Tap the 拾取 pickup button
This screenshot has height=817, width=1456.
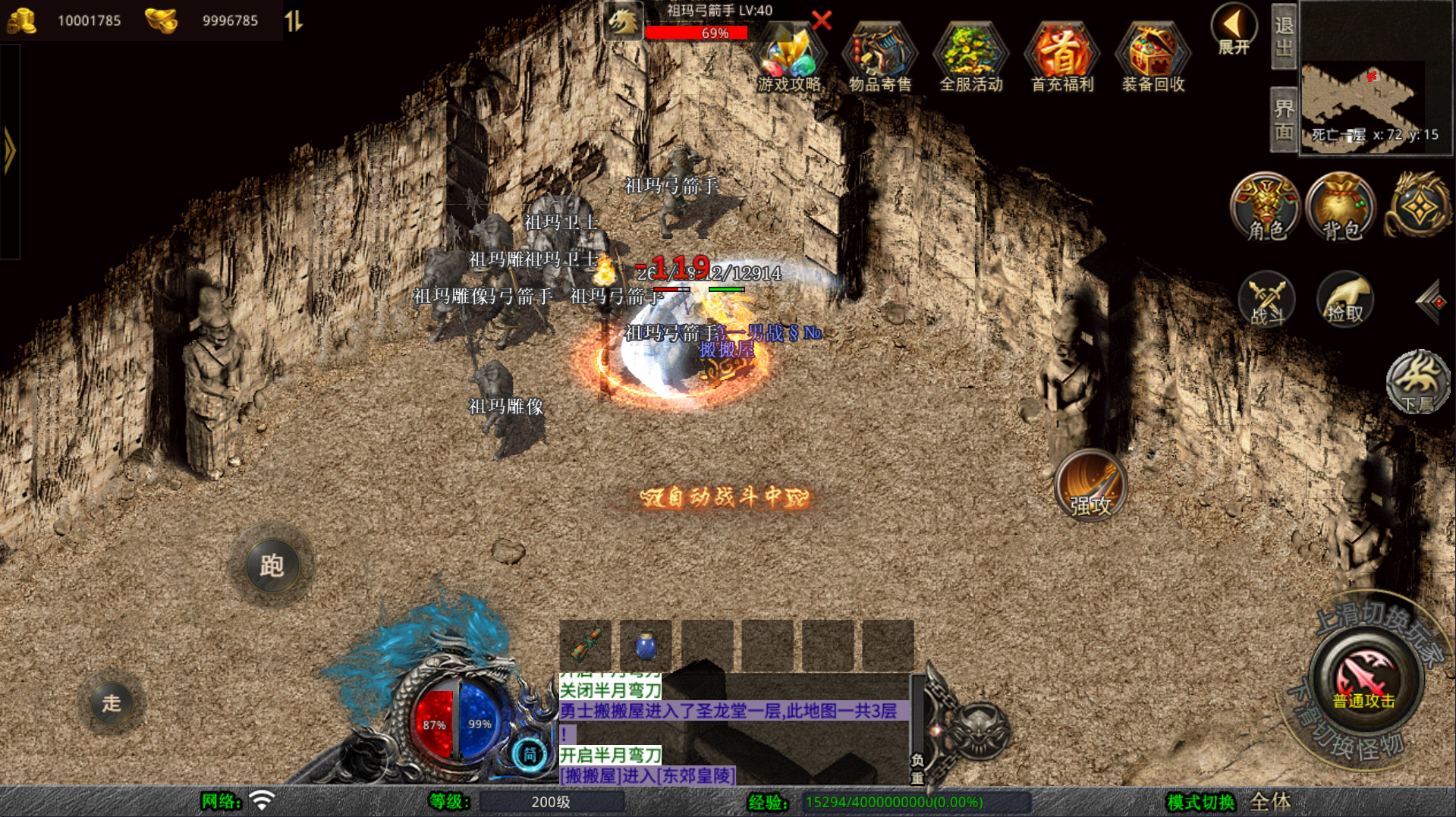click(x=1344, y=299)
